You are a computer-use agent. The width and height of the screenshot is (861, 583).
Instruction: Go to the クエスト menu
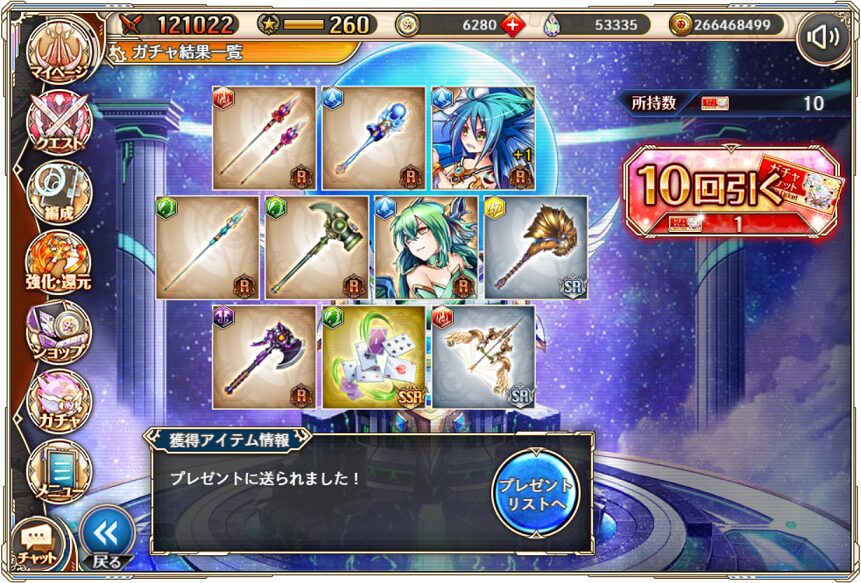[x=58, y=124]
